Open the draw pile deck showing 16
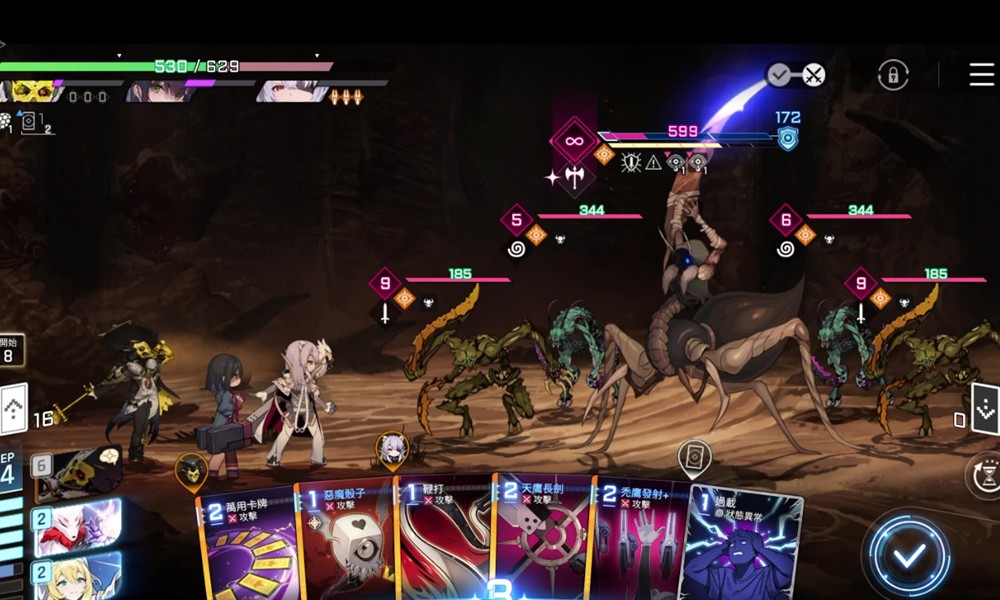The width and height of the screenshot is (1000, 600). (x=14, y=408)
